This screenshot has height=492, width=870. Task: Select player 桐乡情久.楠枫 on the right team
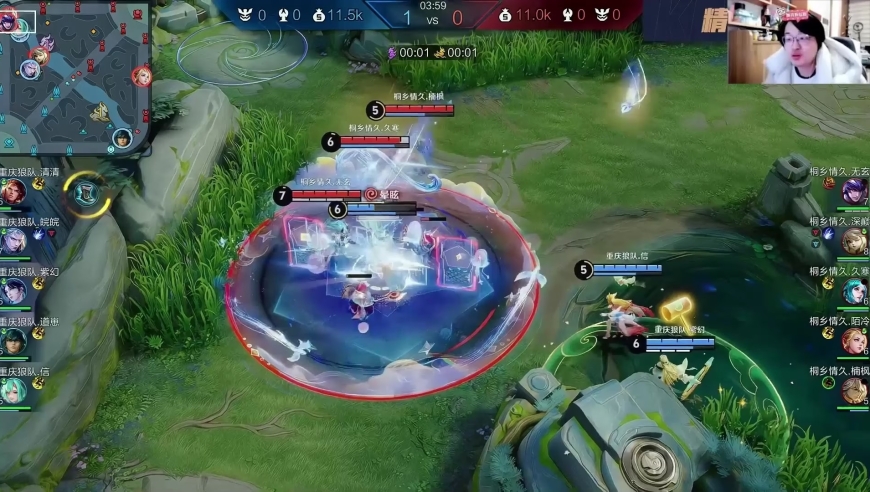pos(854,391)
